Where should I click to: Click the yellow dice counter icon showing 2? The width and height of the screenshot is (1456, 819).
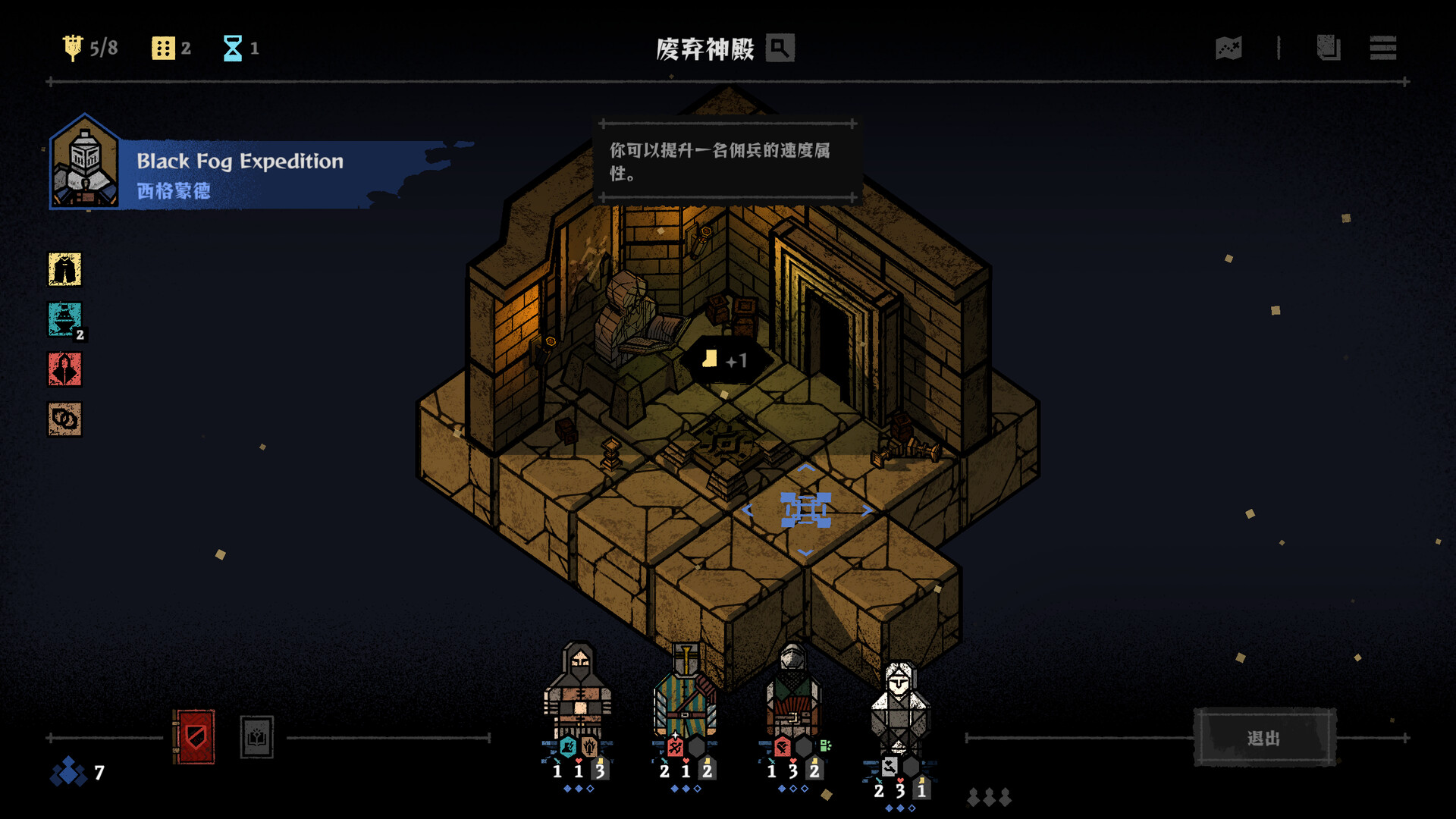[x=162, y=48]
